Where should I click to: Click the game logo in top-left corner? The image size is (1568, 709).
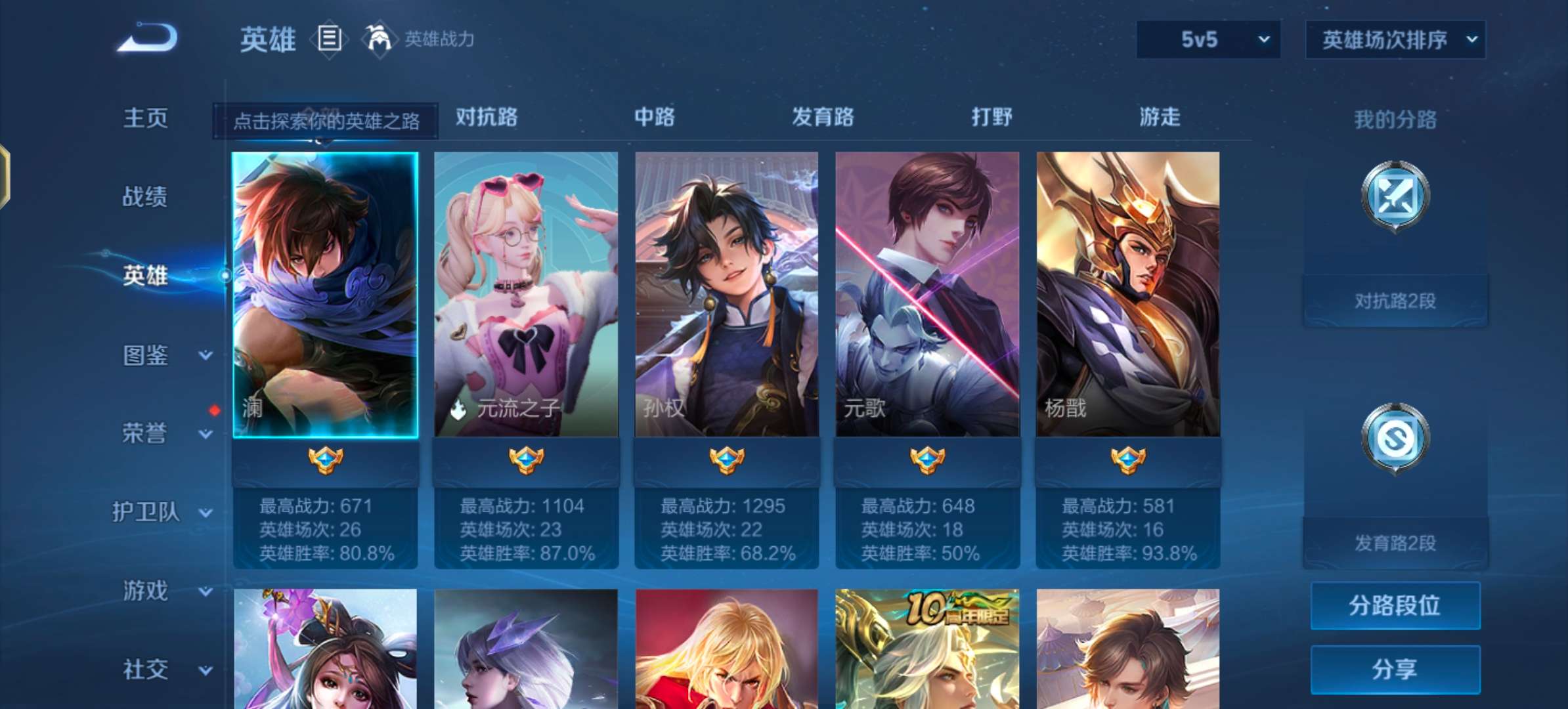148,39
